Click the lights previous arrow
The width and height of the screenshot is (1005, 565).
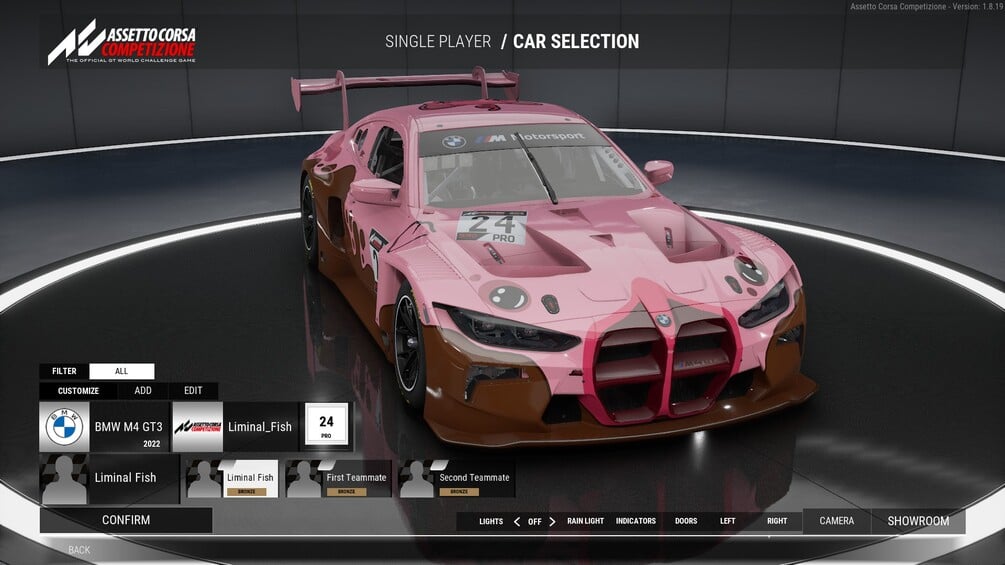(517, 521)
